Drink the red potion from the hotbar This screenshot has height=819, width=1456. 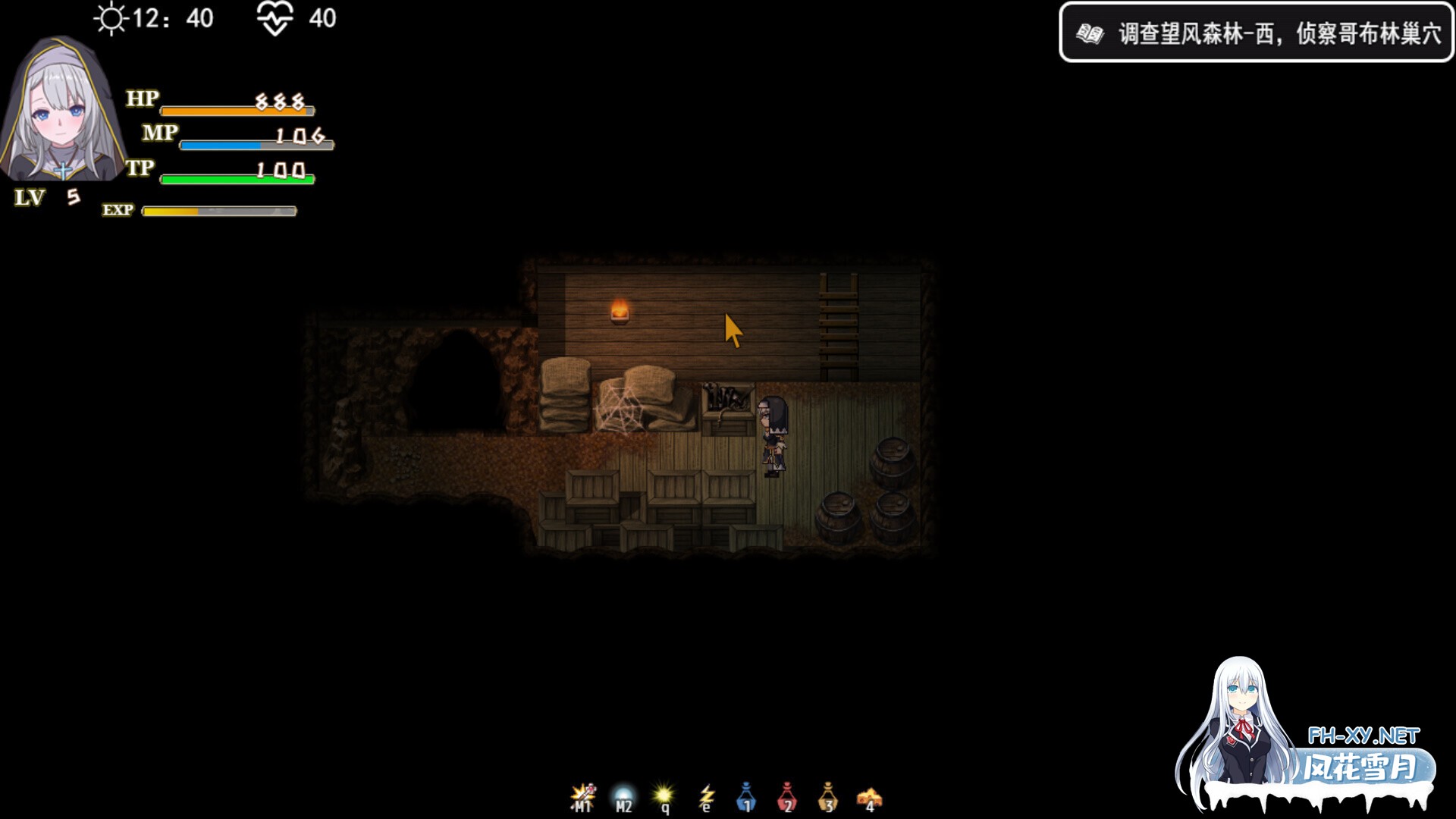point(787,798)
